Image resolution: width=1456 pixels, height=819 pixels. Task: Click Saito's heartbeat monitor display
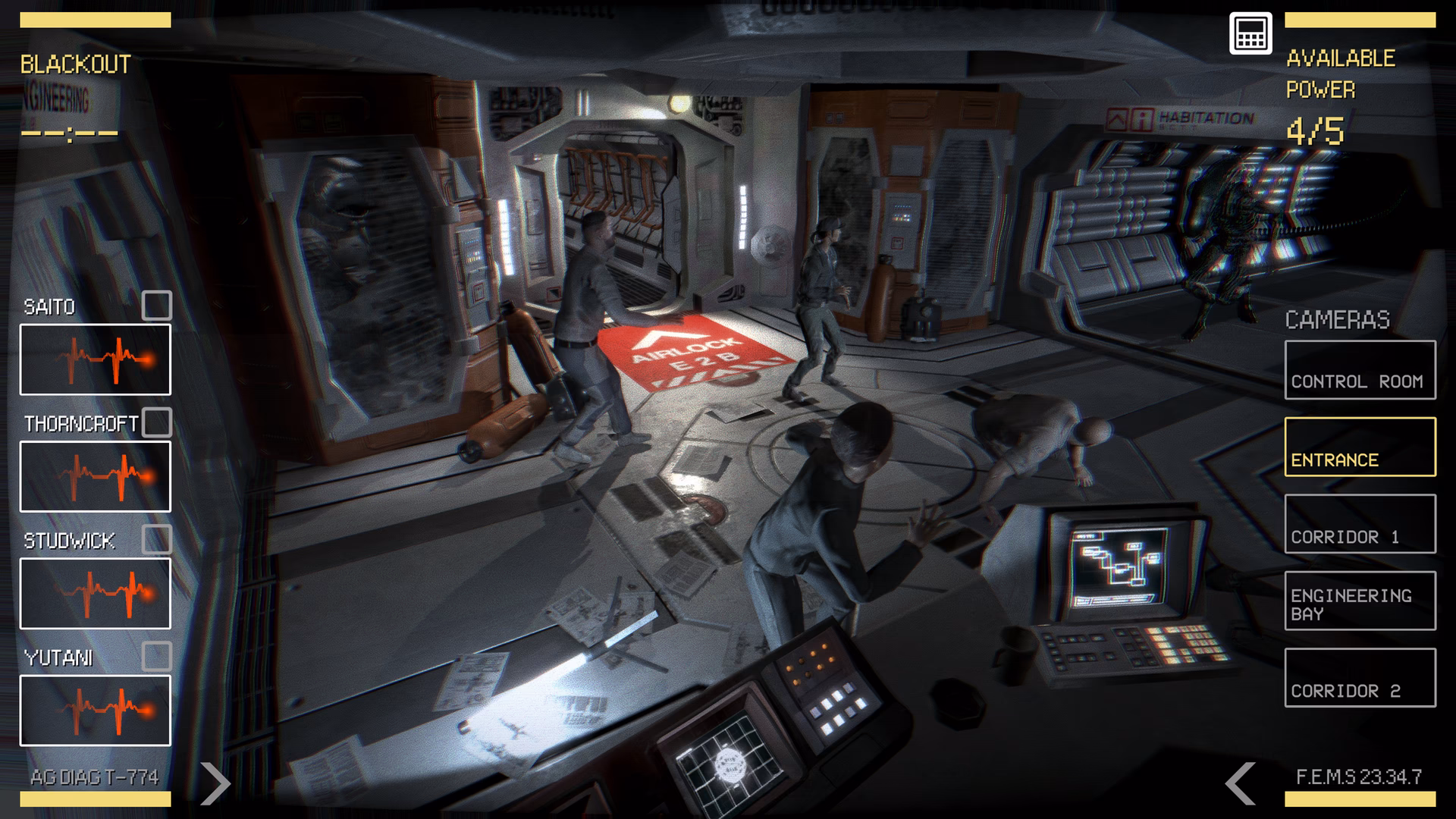95,359
